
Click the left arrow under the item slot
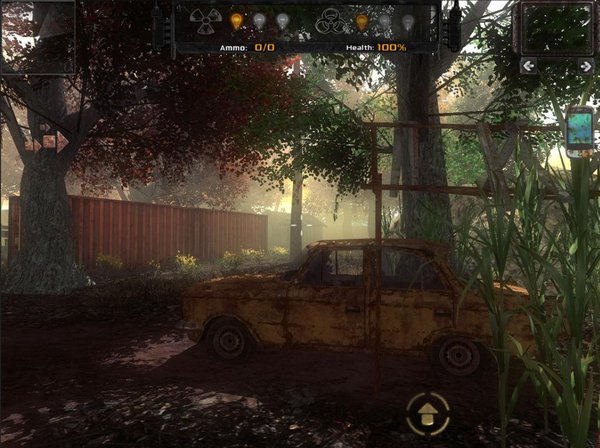[x=527, y=66]
